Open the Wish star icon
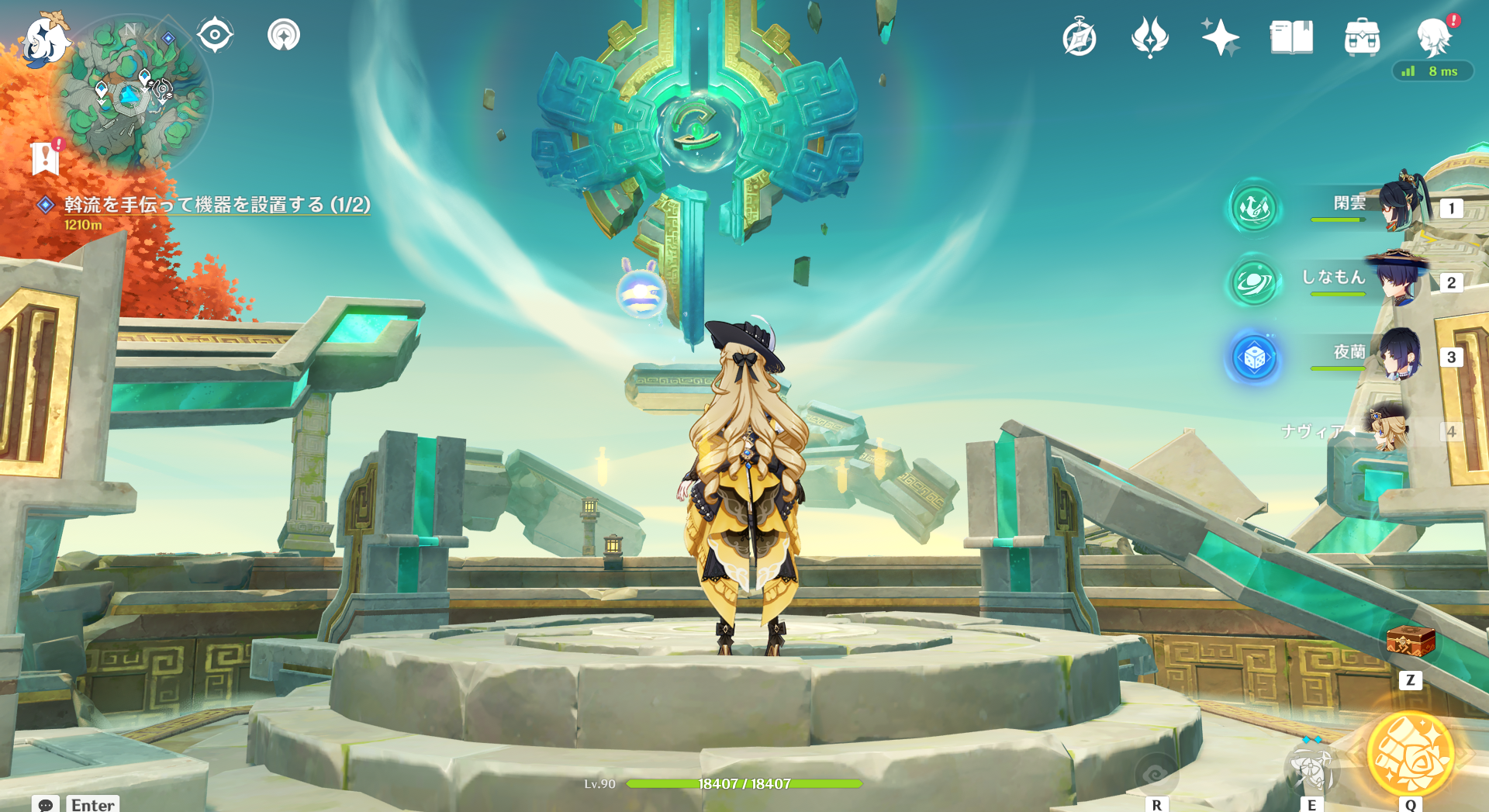Screen dimensions: 1489x812 tap(1220, 37)
